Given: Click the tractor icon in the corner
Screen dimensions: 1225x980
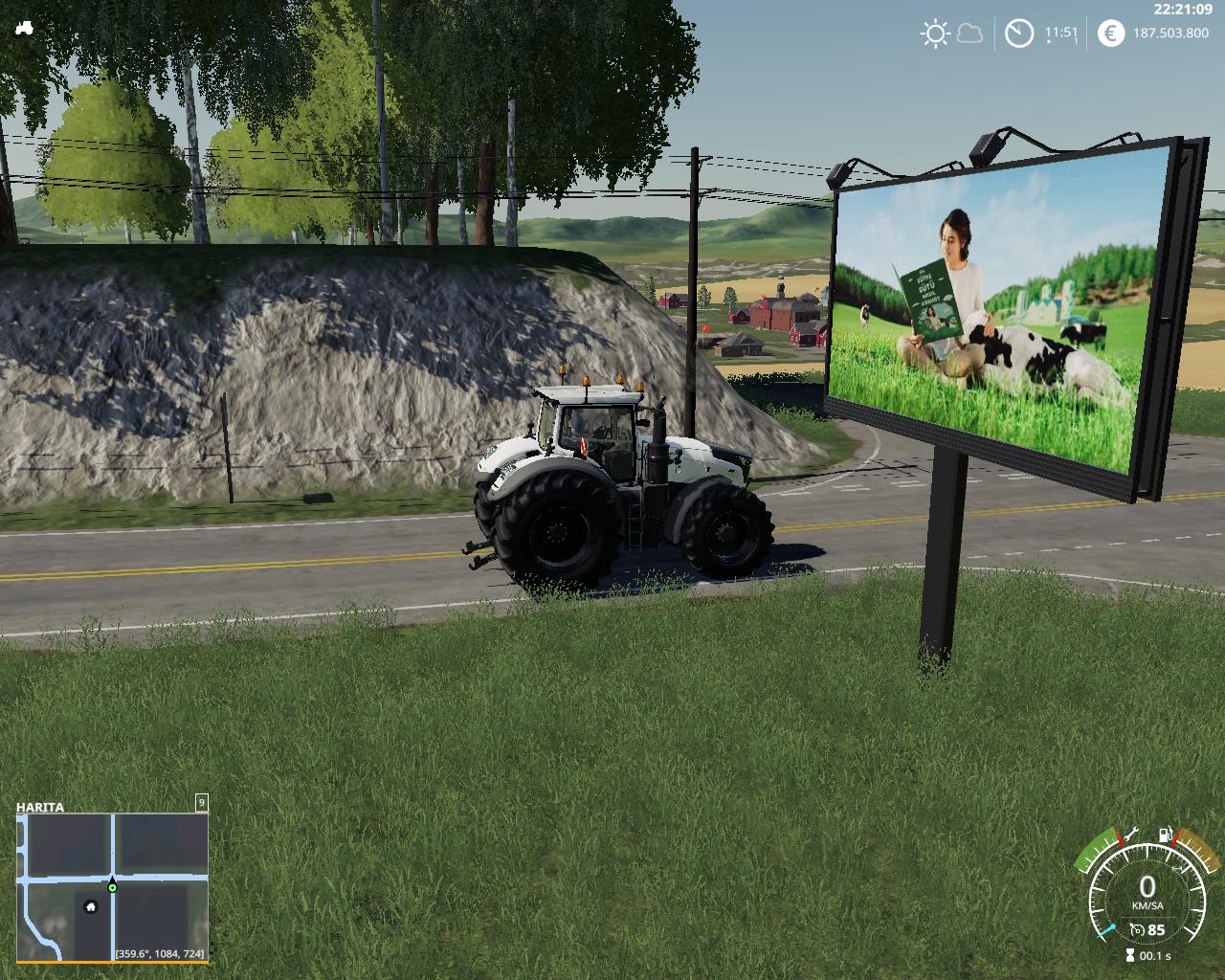Looking at the screenshot, I should pyautogui.click(x=25, y=28).
